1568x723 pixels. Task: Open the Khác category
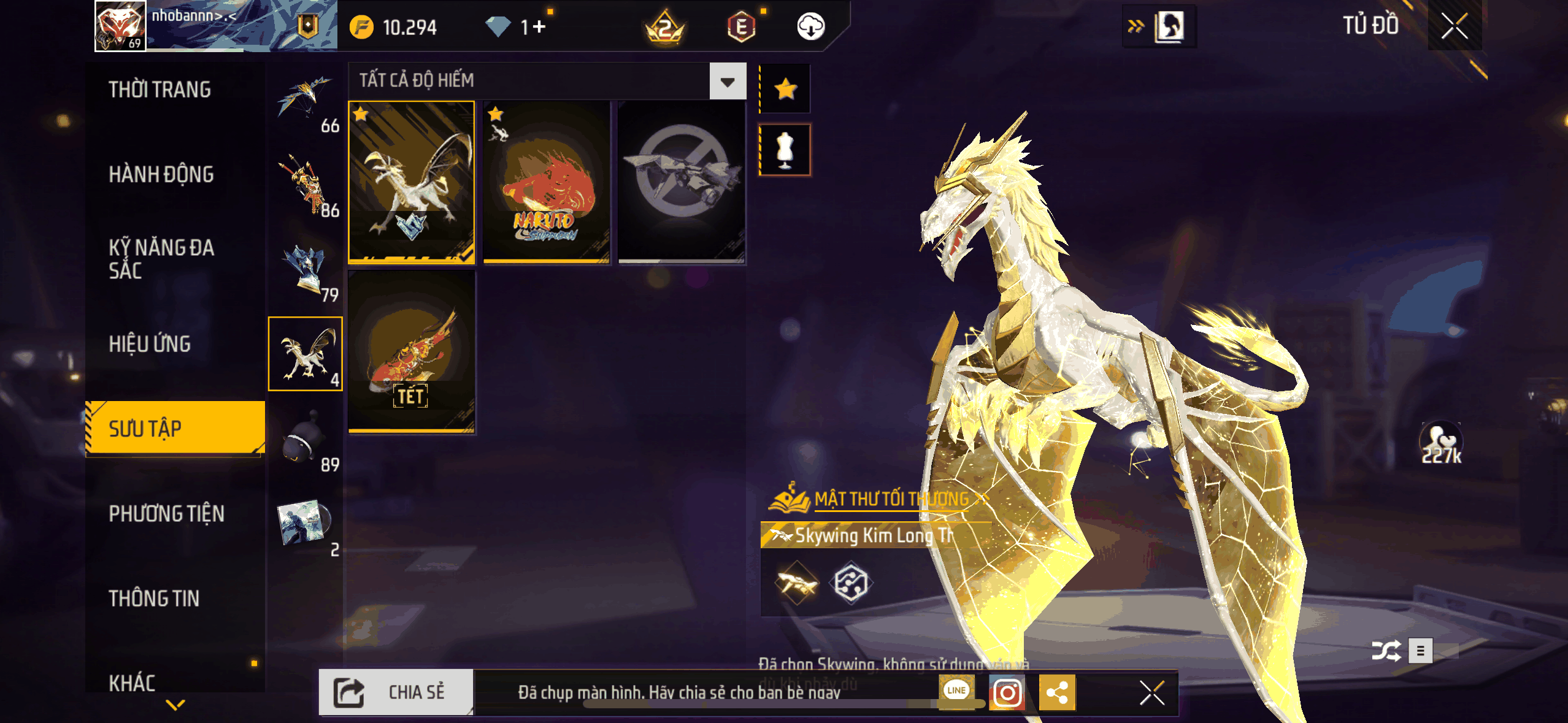(132, 682)
